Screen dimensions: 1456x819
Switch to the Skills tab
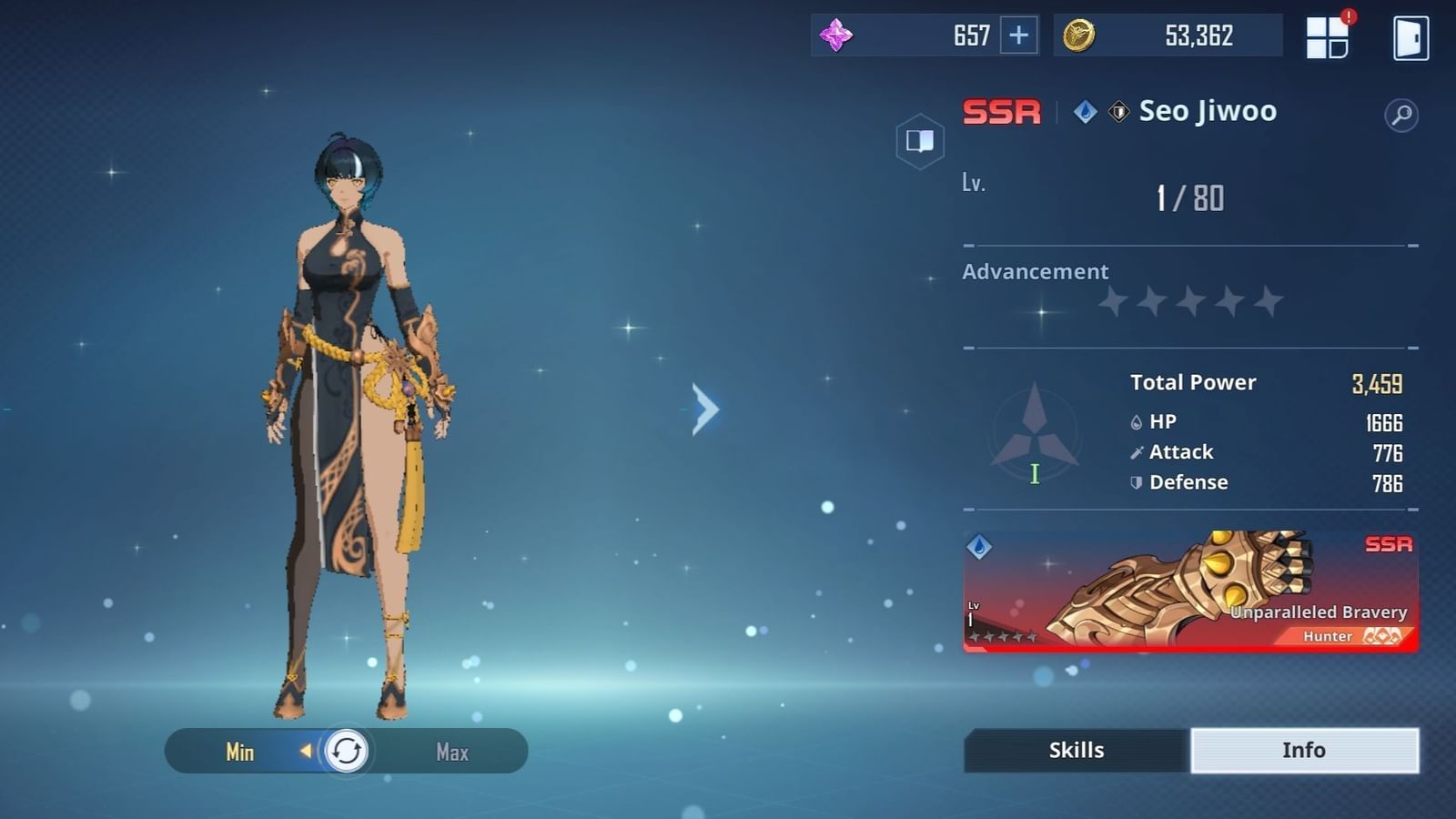click(1075, 749)
